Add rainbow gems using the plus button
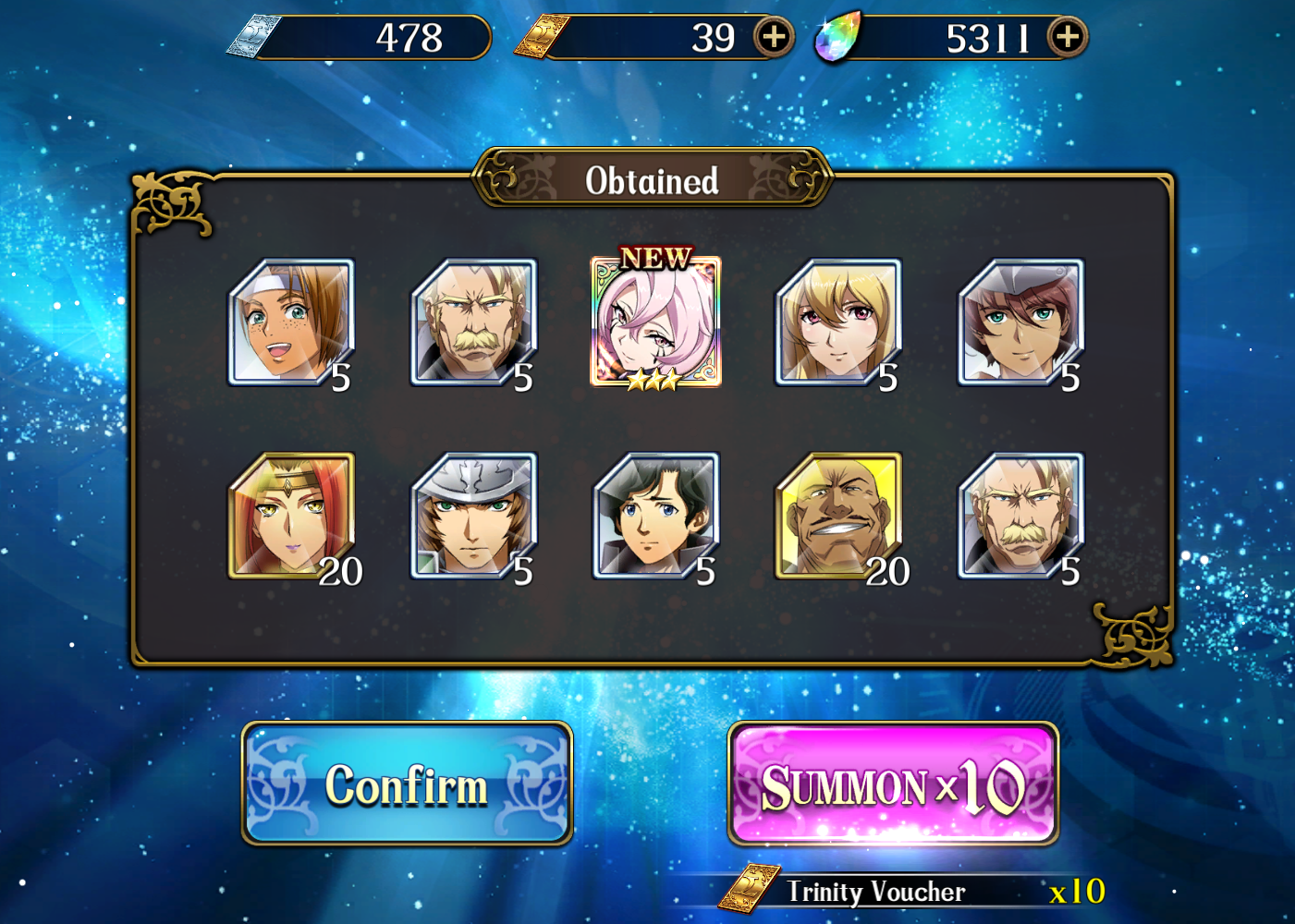 (1067, 37)
